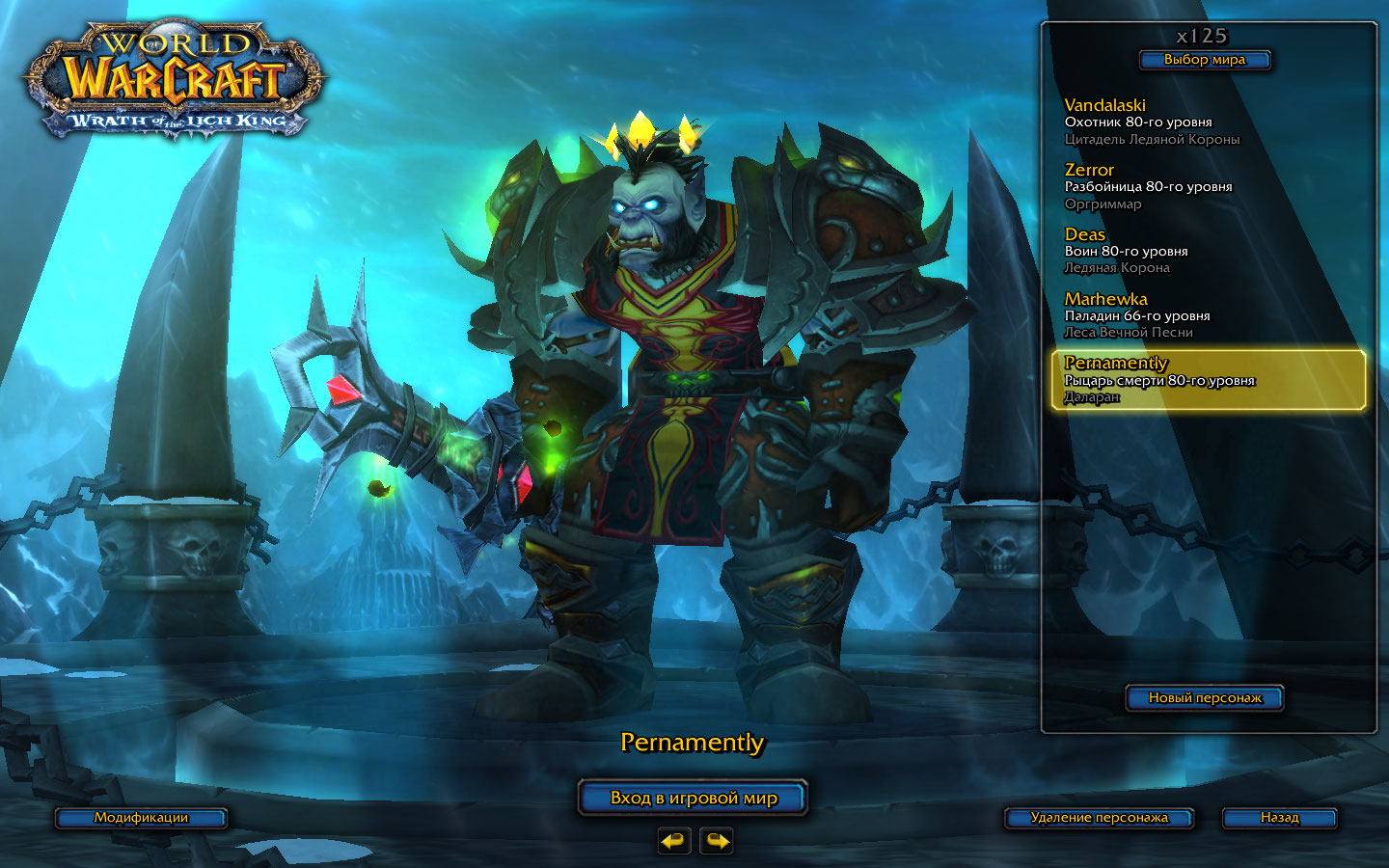Open the Модификации addons menu
Screen dimensions: 1389x868
141,818
